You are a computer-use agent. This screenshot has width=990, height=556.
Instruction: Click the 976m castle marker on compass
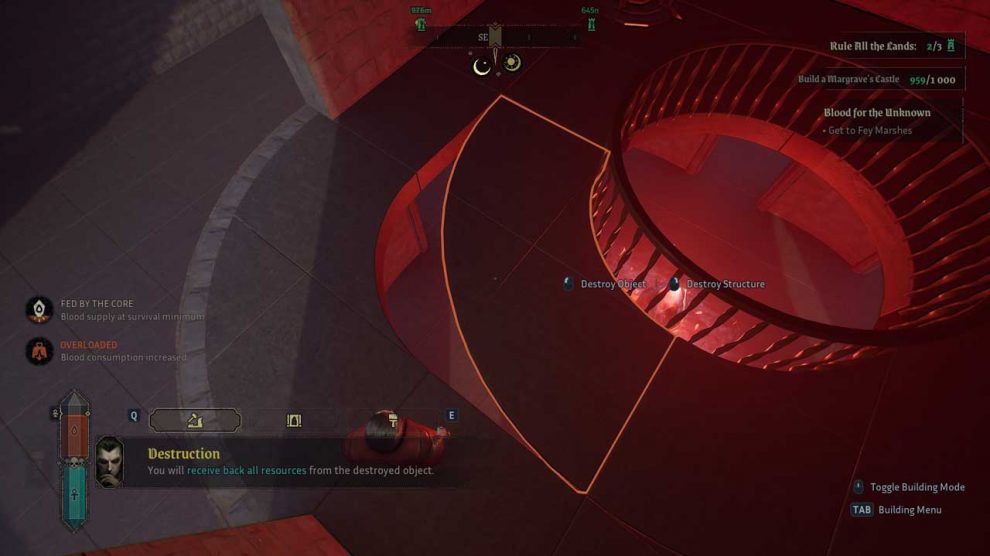pyautogui.click(x=421, y=22)
